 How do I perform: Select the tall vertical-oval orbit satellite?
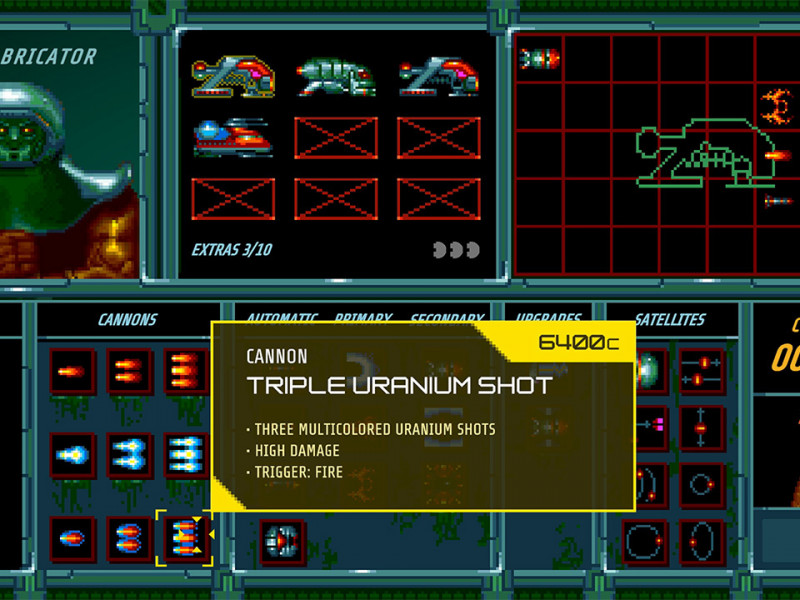click(702, 542)
